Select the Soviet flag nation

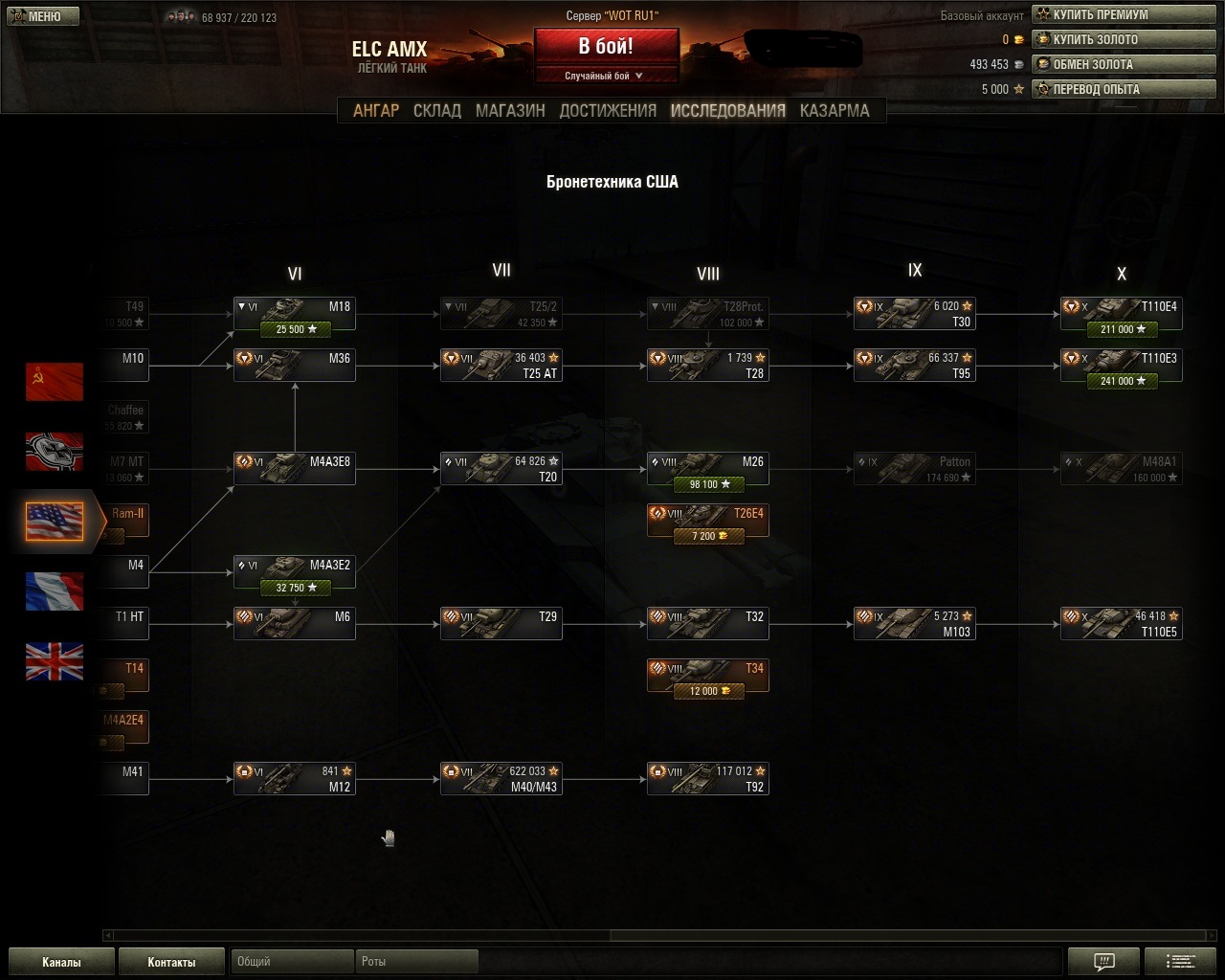click(55, 382)
